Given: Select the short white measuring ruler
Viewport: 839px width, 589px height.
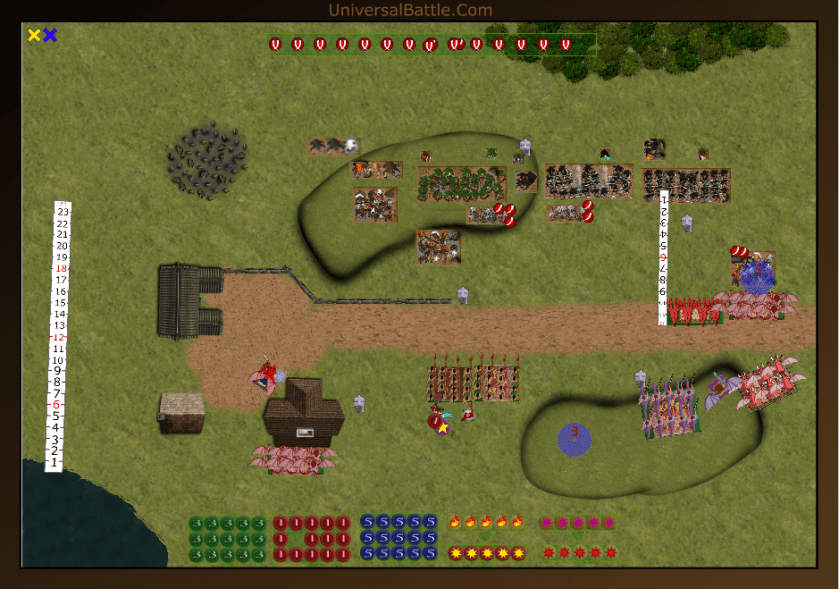Looking at the screenshot, I should (x=663, y=257).
